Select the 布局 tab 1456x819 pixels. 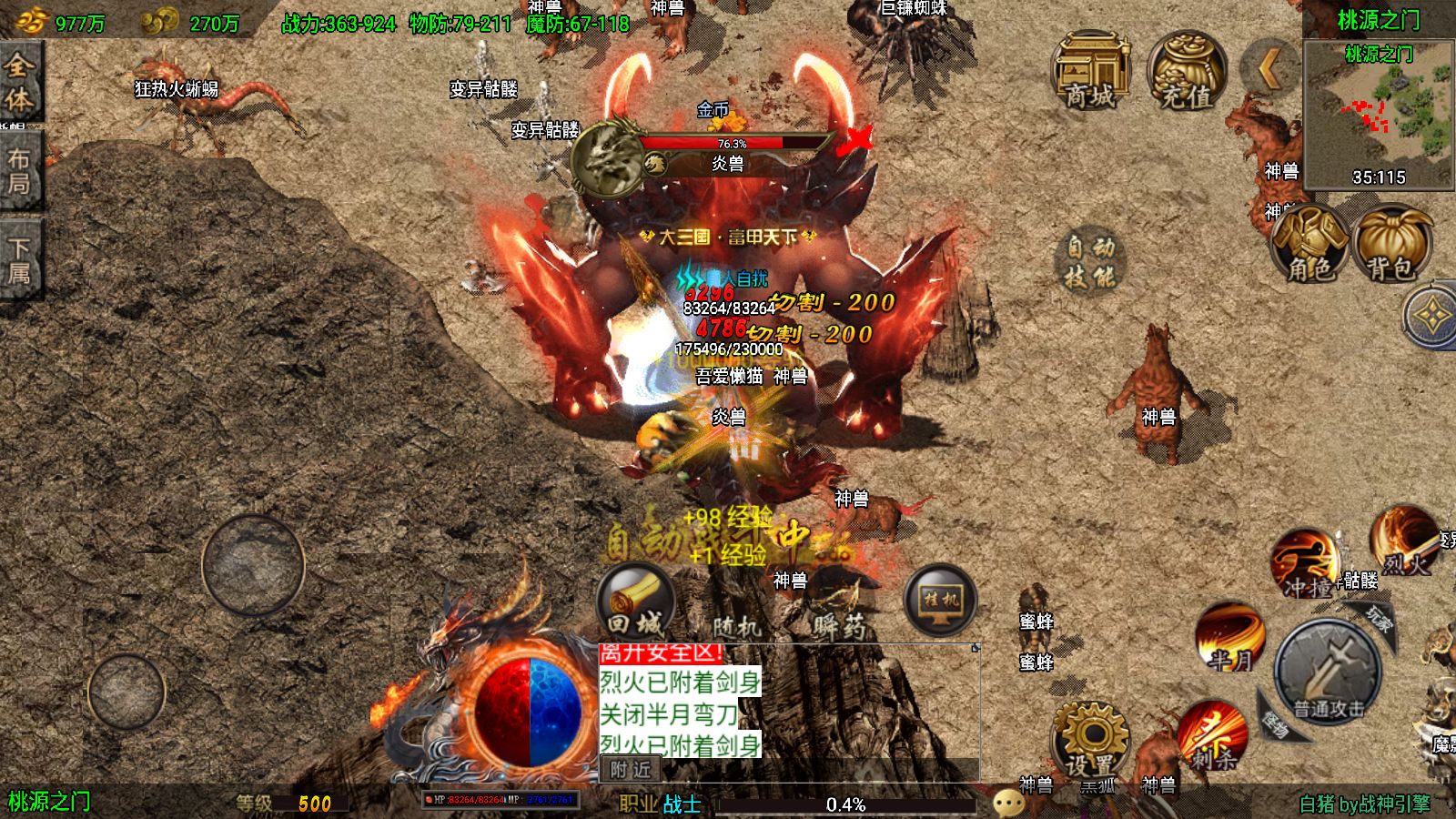20,171
